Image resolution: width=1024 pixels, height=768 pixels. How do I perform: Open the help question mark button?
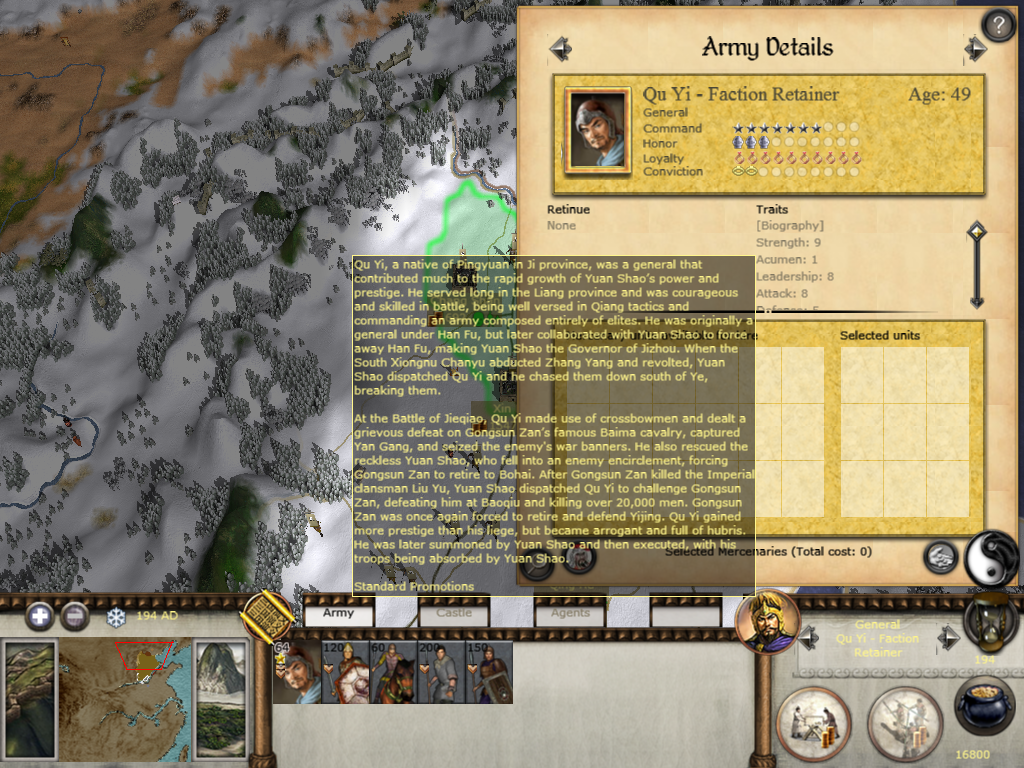pyautogui.click(x=998, y=24)
